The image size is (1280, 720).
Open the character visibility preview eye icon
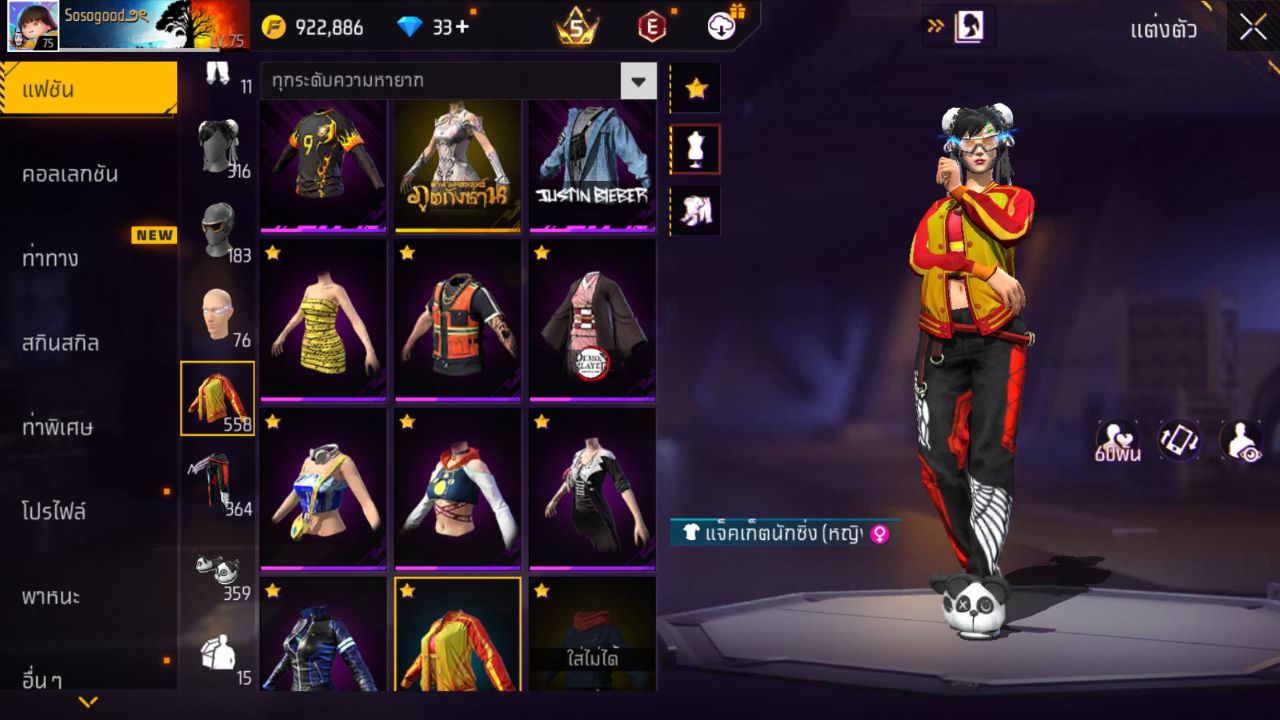coord(1240,440)
